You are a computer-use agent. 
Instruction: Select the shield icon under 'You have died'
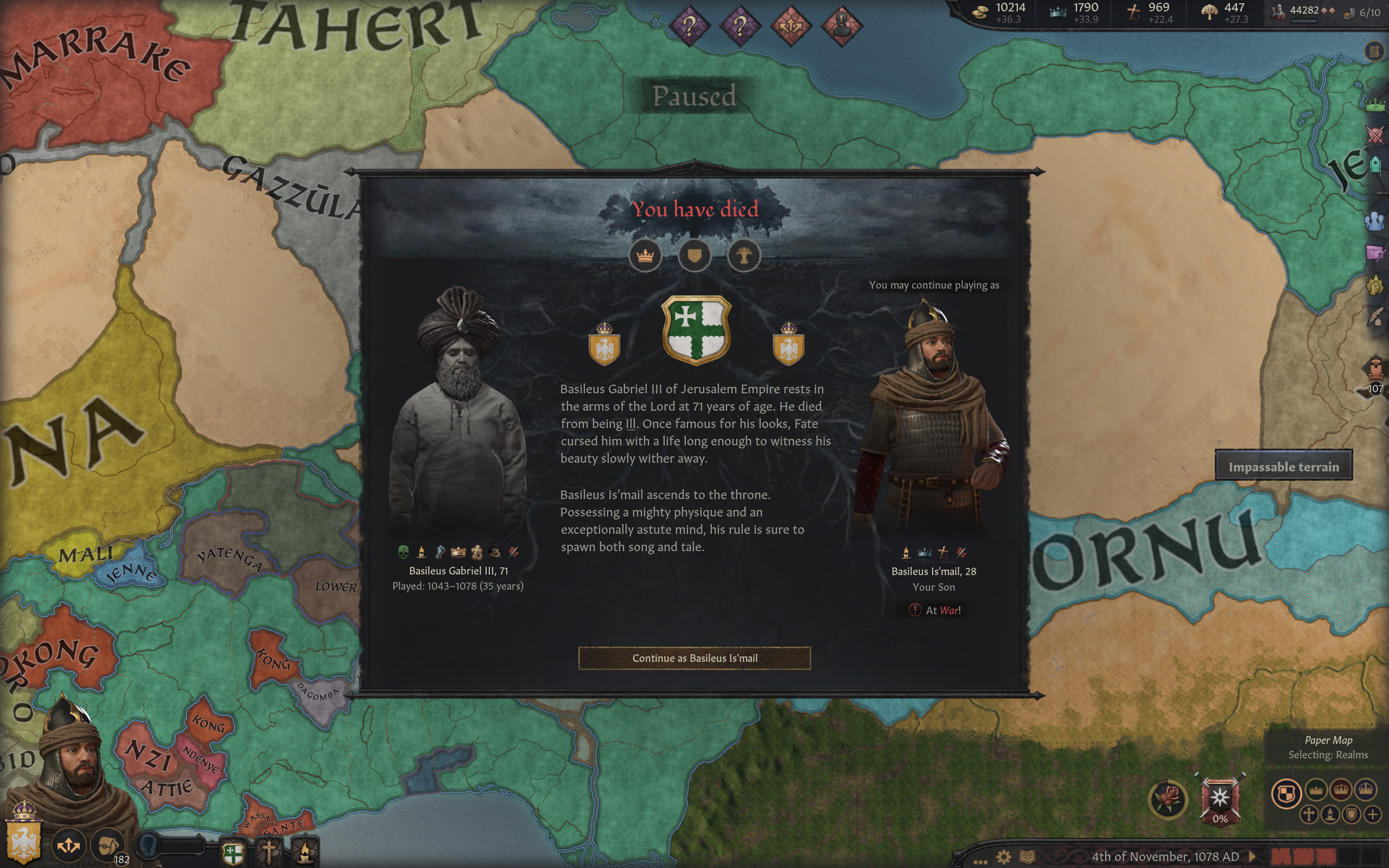coord(694,256)
